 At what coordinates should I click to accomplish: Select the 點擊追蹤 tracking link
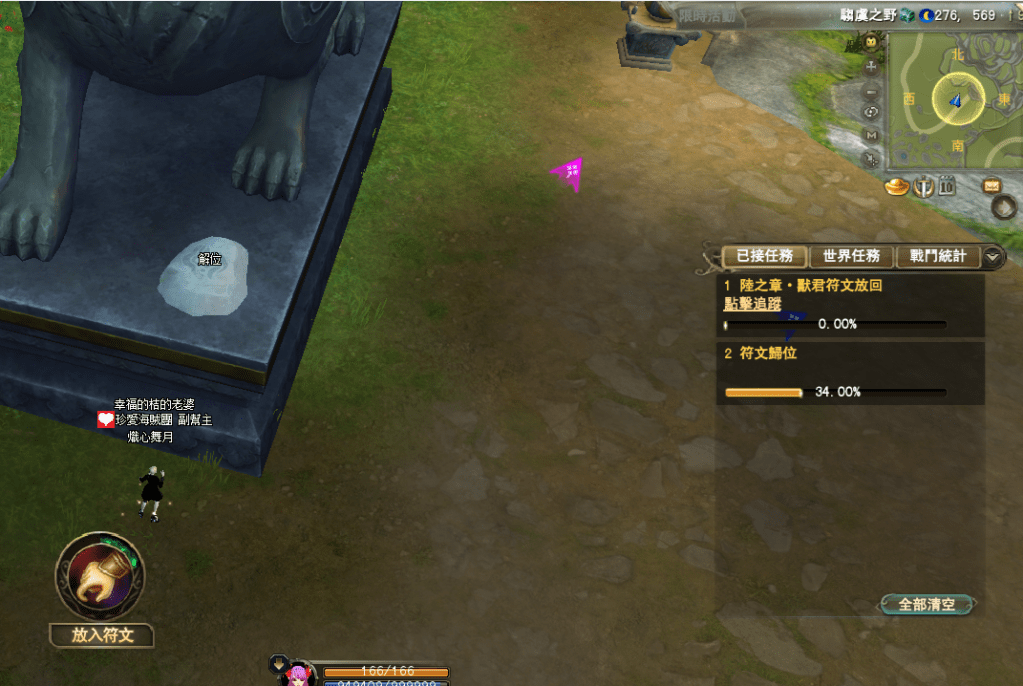753,304
